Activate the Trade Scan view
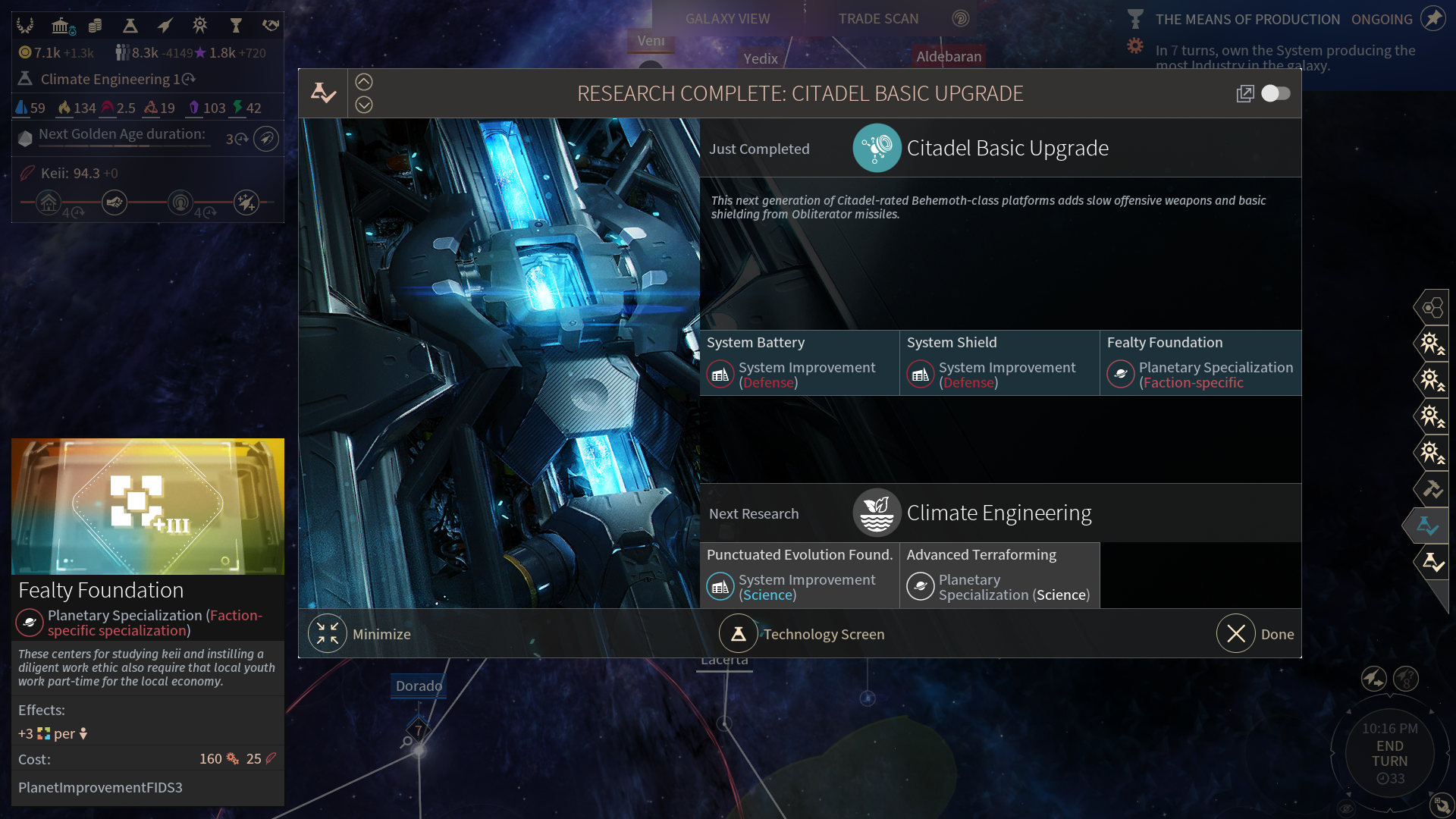Viewport: 1456px width, 819px height. click(x=878, y=19)
